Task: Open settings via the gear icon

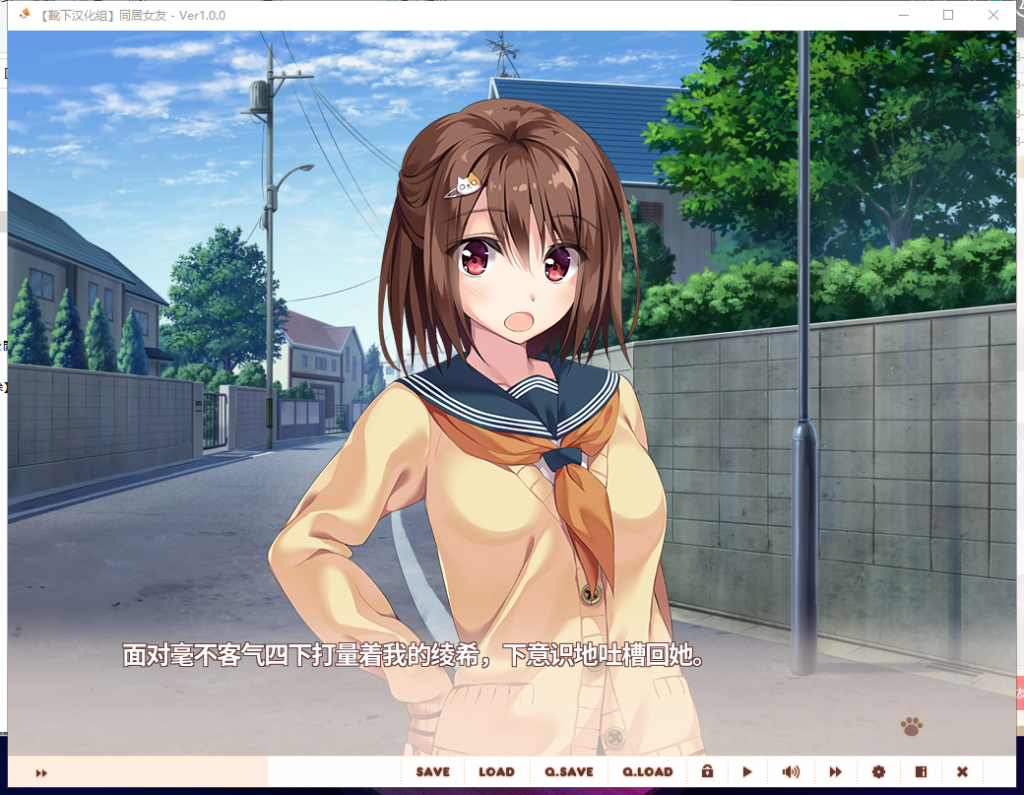Action: coord(878,772)
